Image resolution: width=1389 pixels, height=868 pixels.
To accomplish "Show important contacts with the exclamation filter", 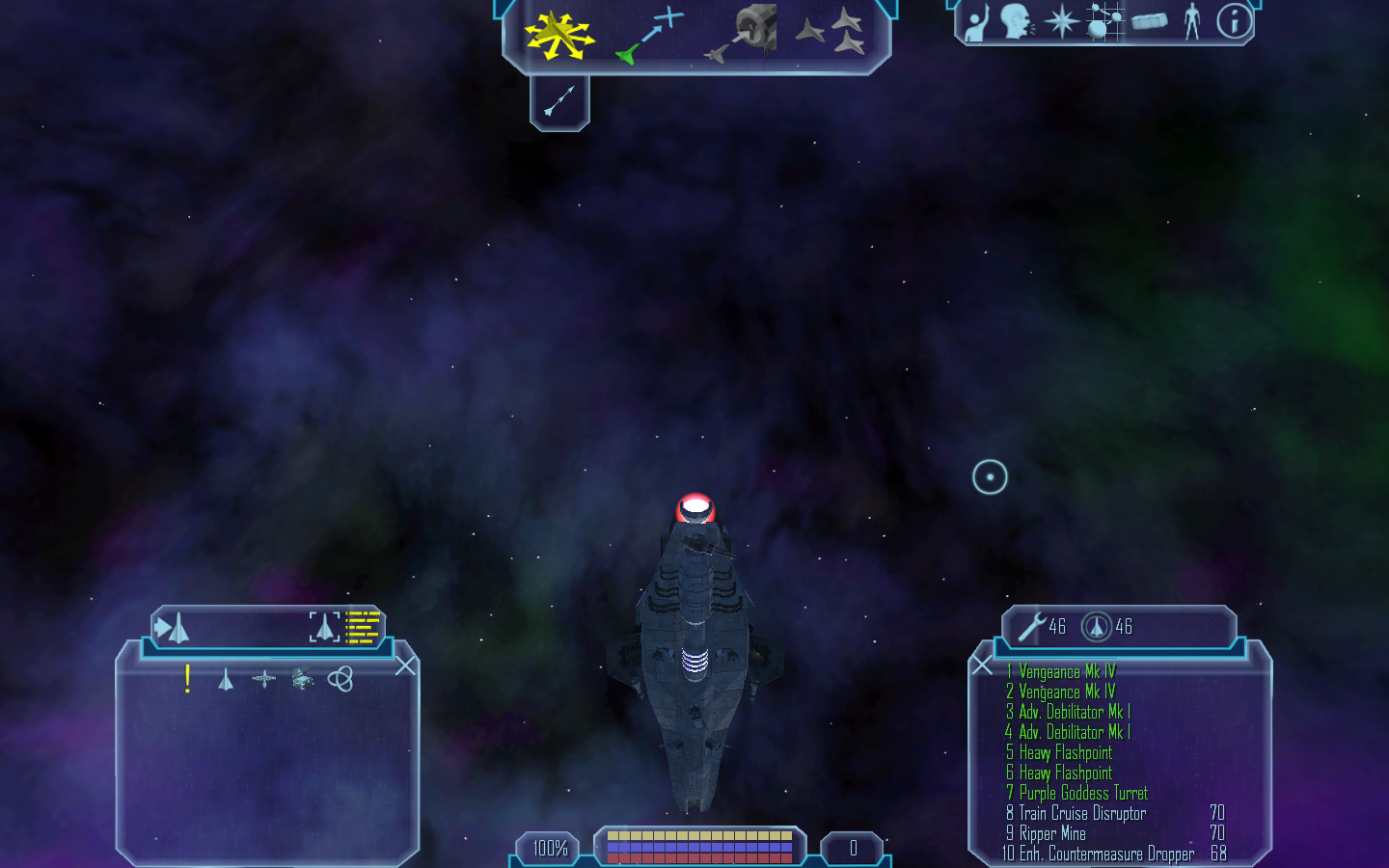I will pos(187,679).
